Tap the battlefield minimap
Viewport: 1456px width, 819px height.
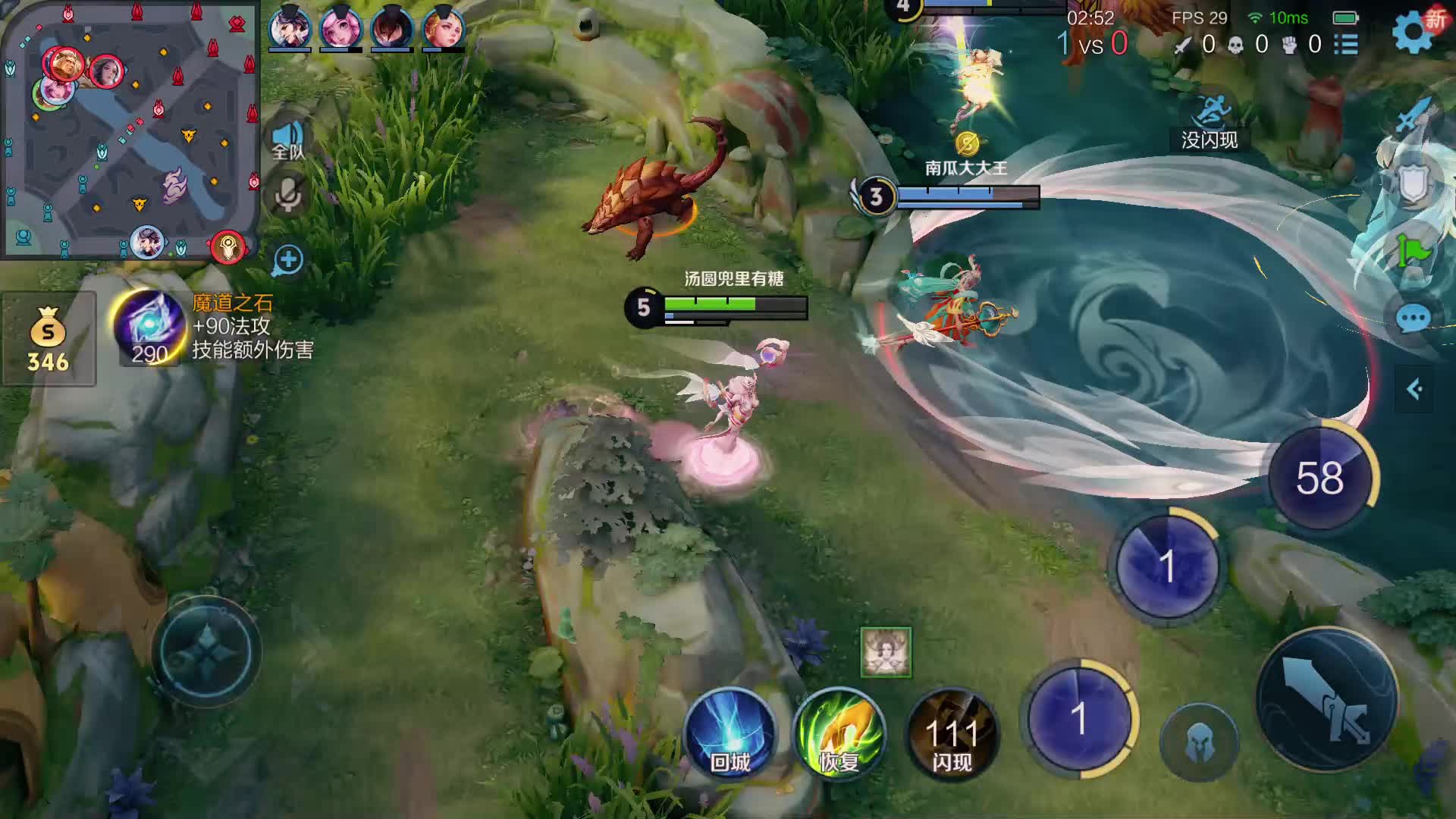tap(130, 129)
